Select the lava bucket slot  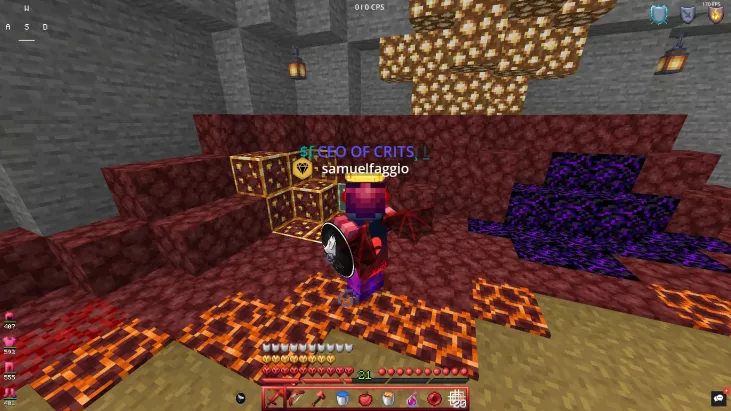coord(389,398)
